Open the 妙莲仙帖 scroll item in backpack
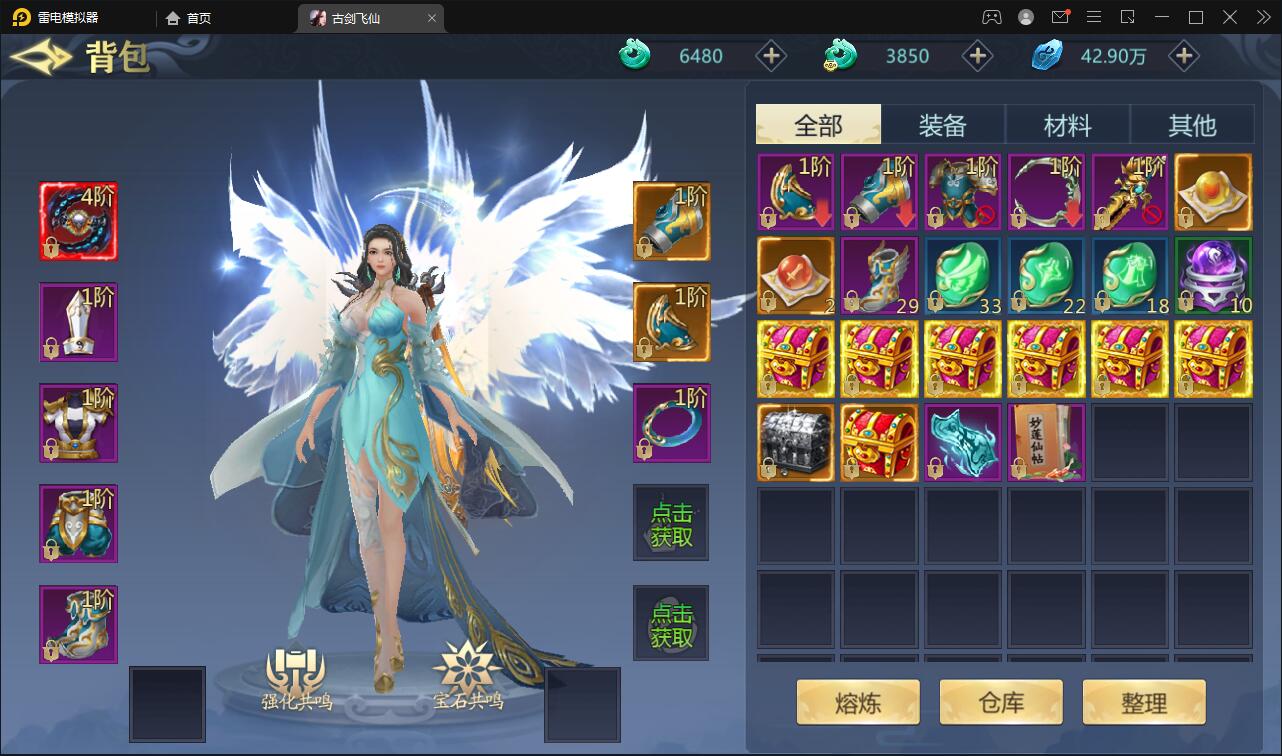1282x756 pixels. (x=1046, y=442)
